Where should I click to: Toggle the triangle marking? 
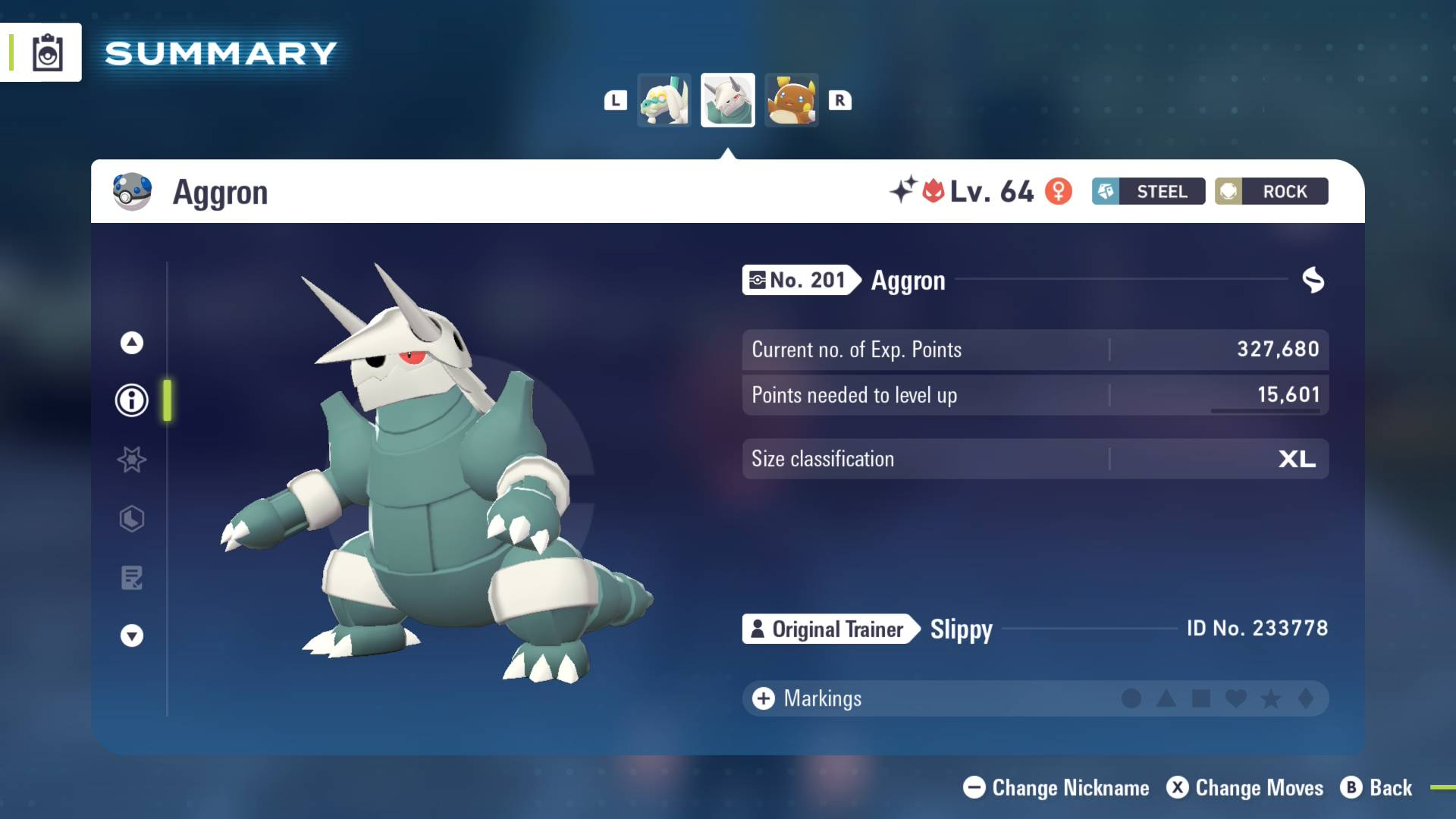click(1166, 698)
